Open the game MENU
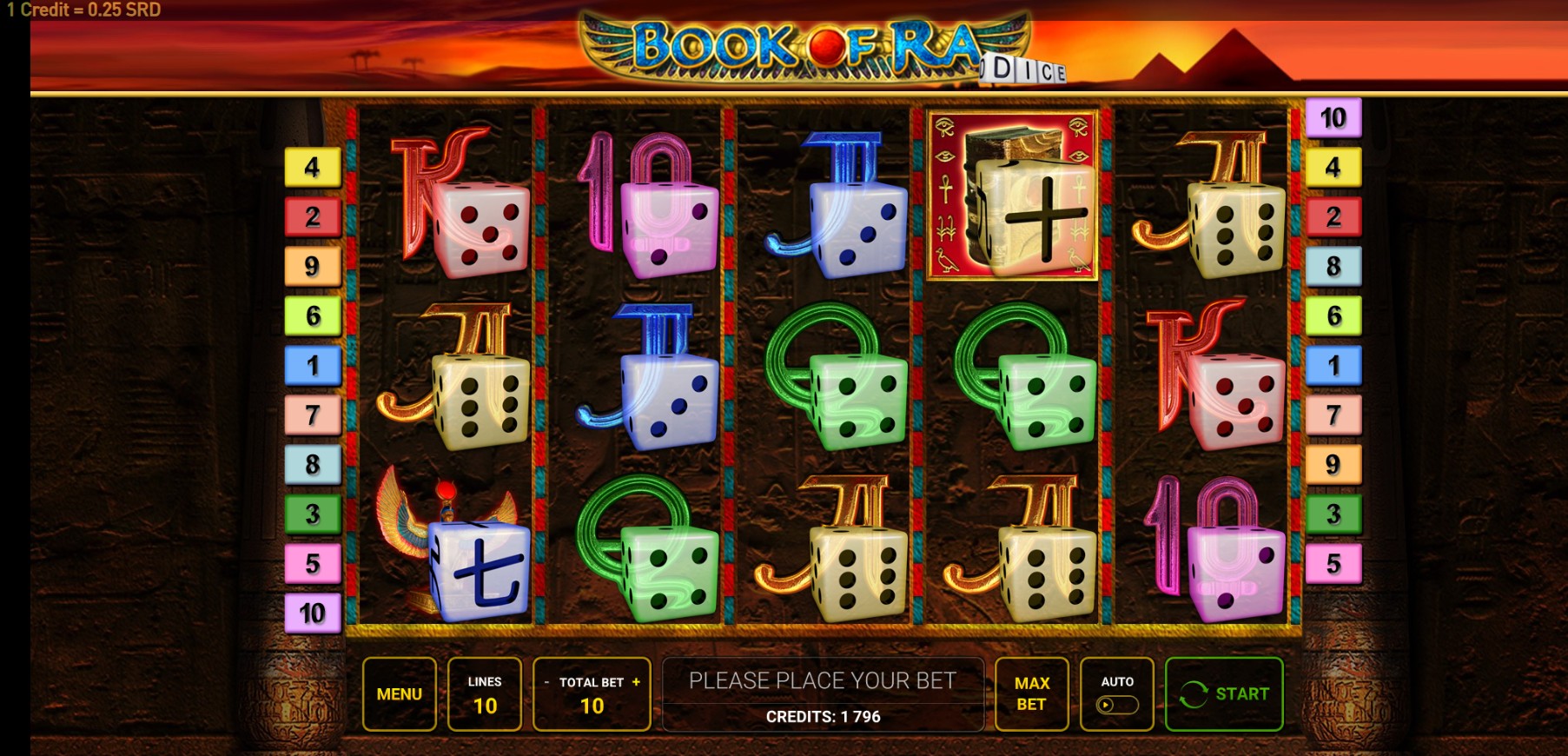The width and height of the screenshot is (1568, 756). (x=399, y=693)
